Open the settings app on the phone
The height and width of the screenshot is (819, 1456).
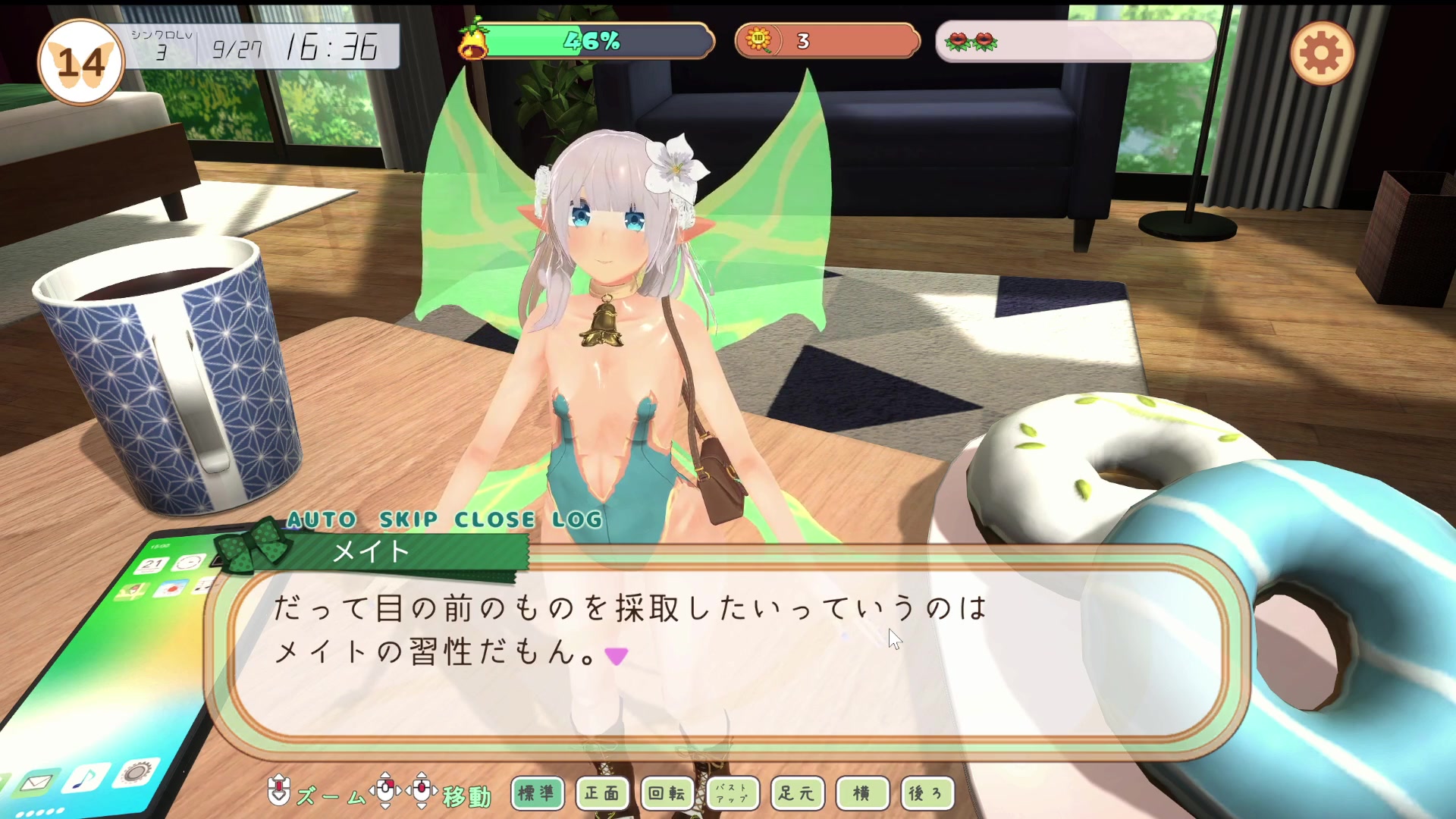pos(135,773)
